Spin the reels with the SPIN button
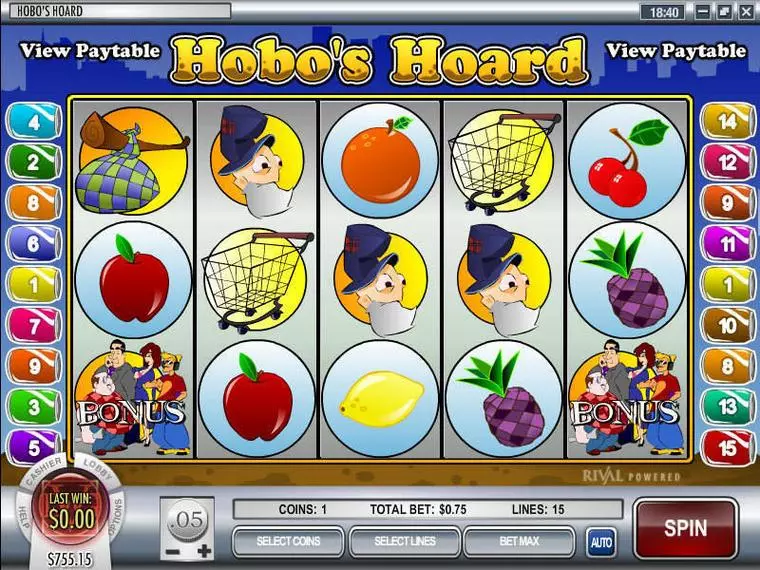This screenshot has width=760, height=570. (685, 528)
